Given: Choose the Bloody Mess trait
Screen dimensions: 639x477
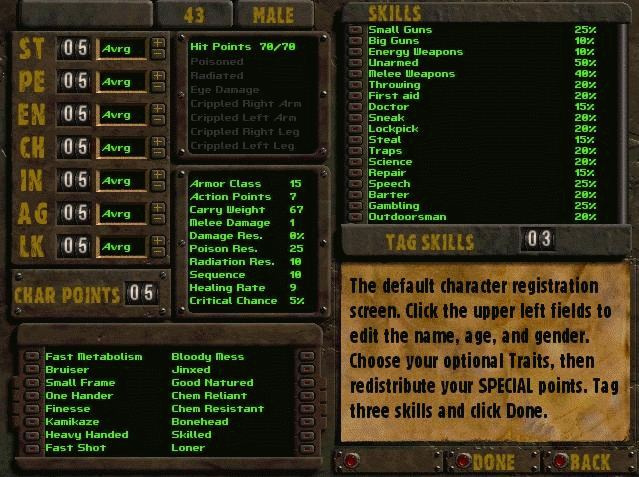Looking at the screenshot, I should tap(306, 357).
